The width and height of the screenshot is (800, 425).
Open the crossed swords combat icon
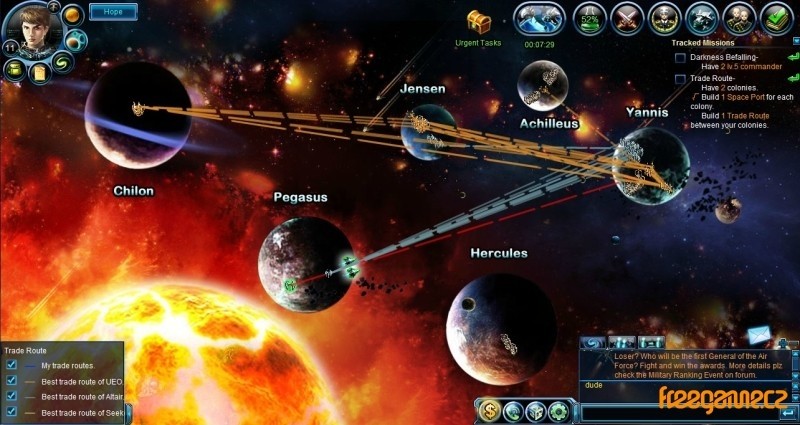tap(627, 18)
